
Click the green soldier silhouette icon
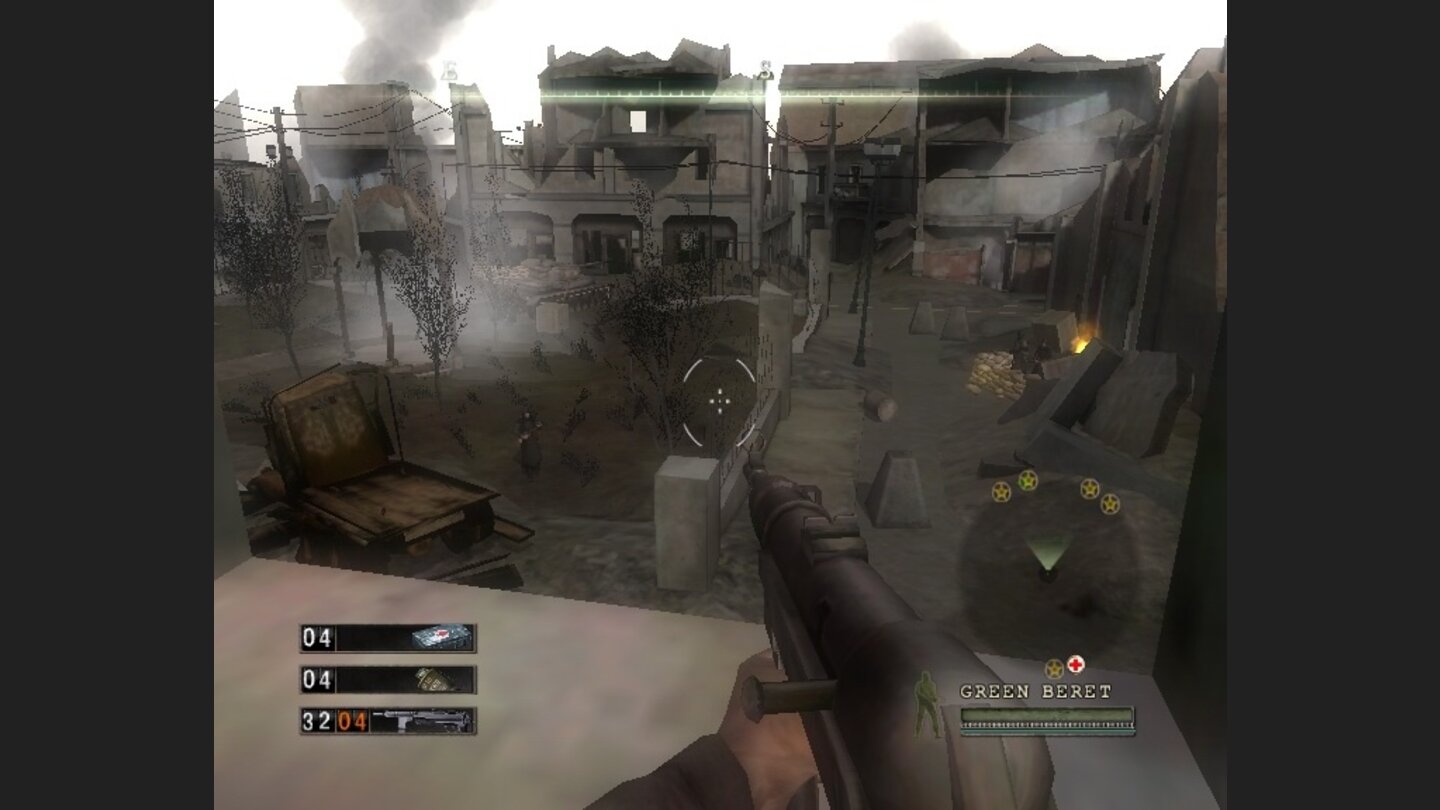click(925, 705)
